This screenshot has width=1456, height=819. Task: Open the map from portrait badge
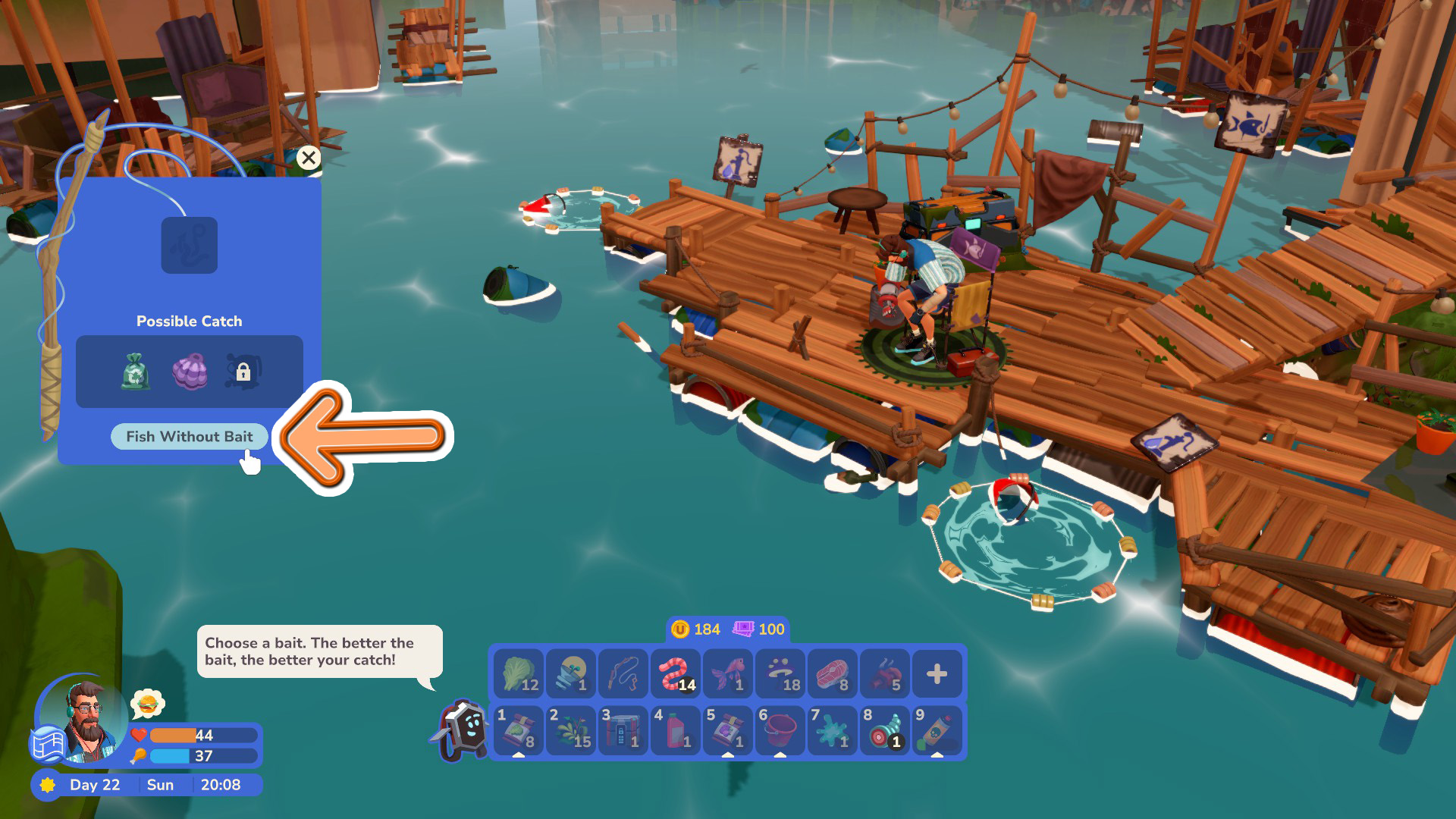tap(47, 744)
